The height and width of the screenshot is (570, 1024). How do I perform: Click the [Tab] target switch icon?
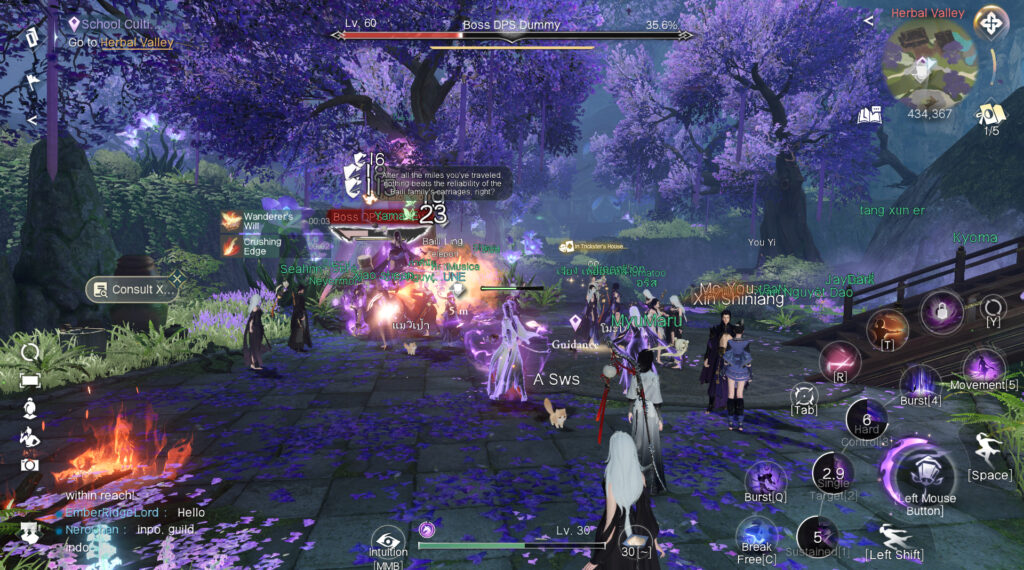(x=804, y=397)
